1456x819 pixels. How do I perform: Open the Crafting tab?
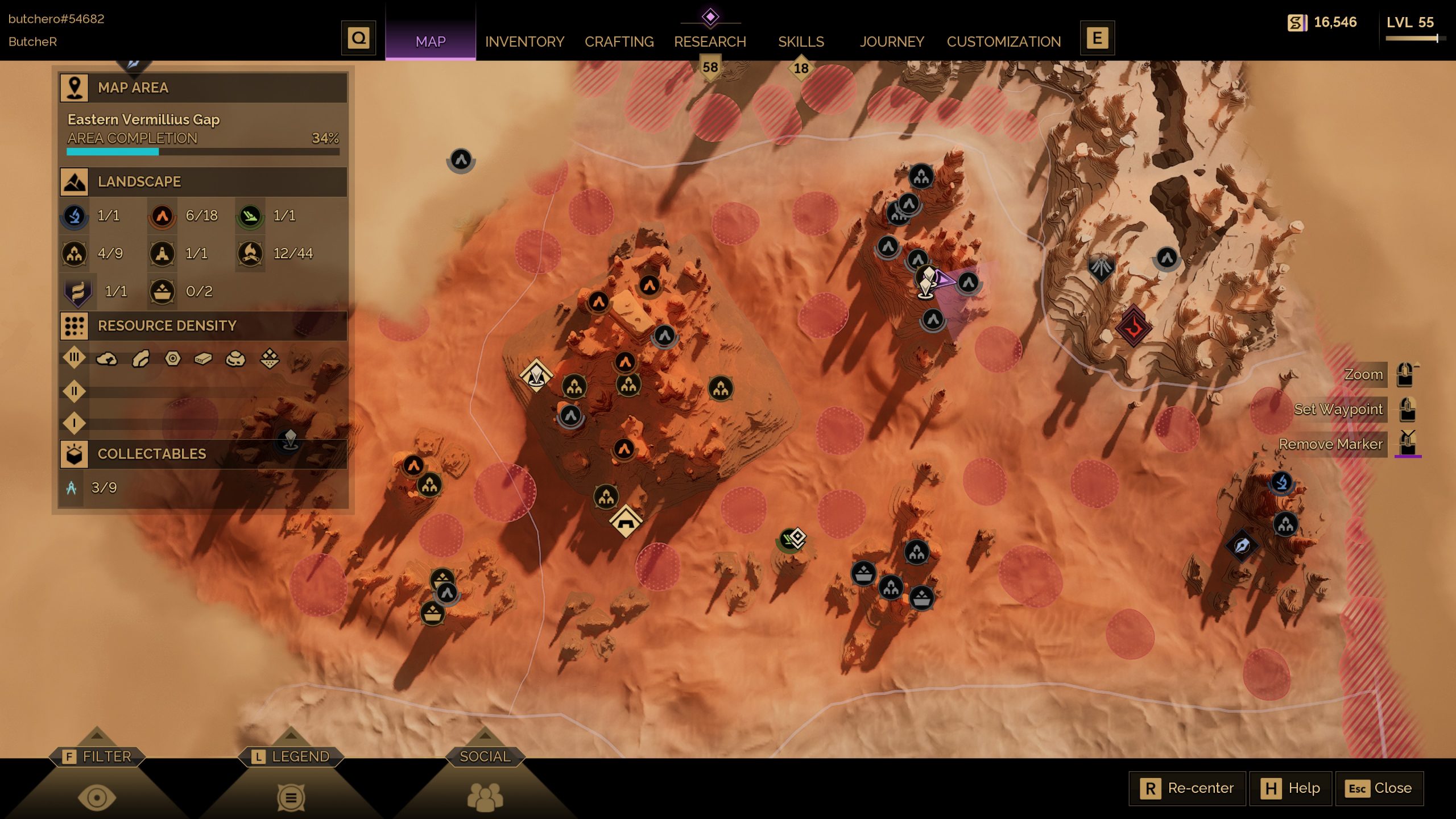pyautogui.click(x=619, y=42)
